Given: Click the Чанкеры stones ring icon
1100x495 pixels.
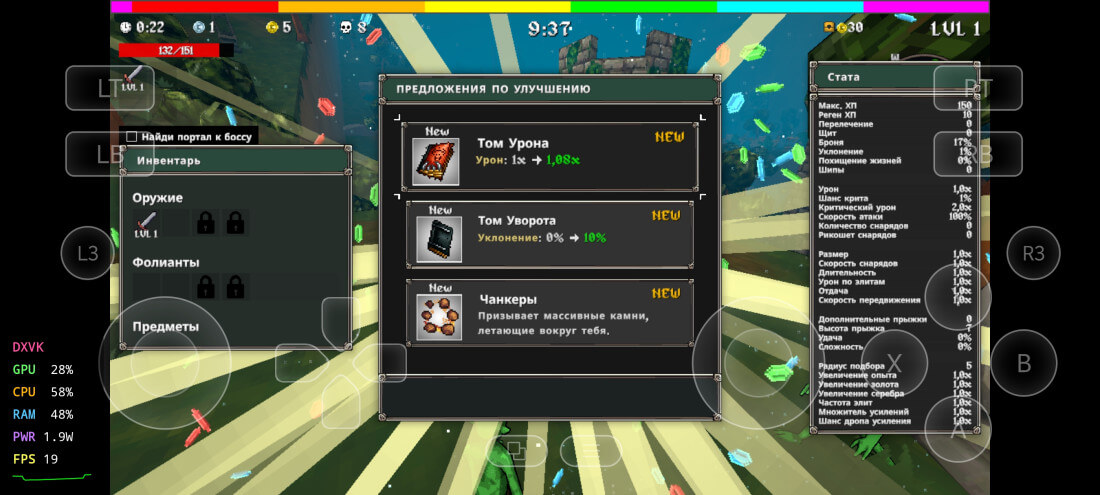Looking at the screenshot, I should pos(439,316).
